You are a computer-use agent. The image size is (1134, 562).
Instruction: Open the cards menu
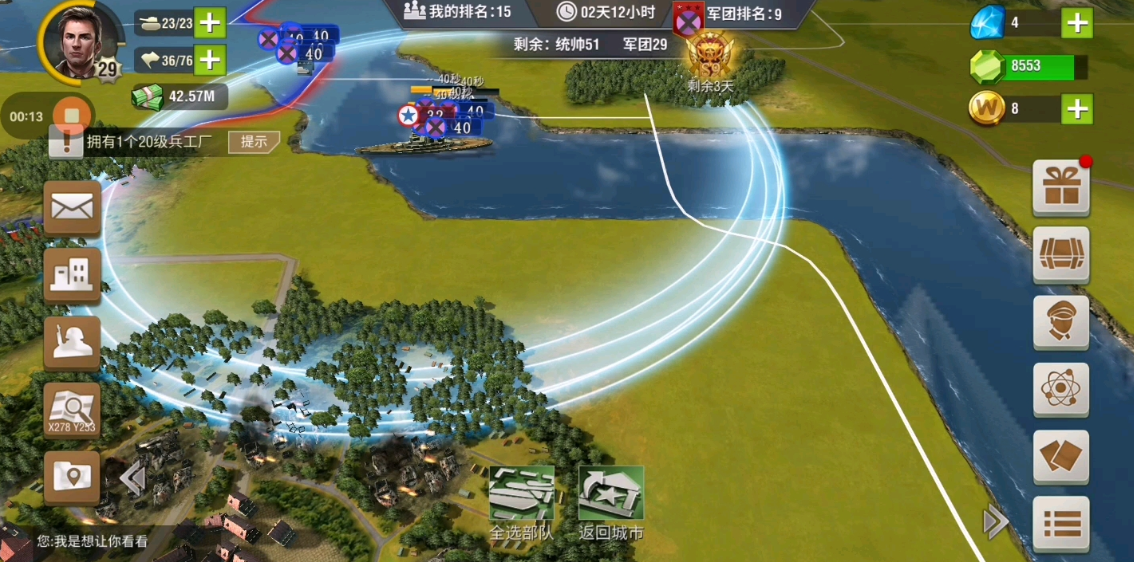(x=1060, y=457)
